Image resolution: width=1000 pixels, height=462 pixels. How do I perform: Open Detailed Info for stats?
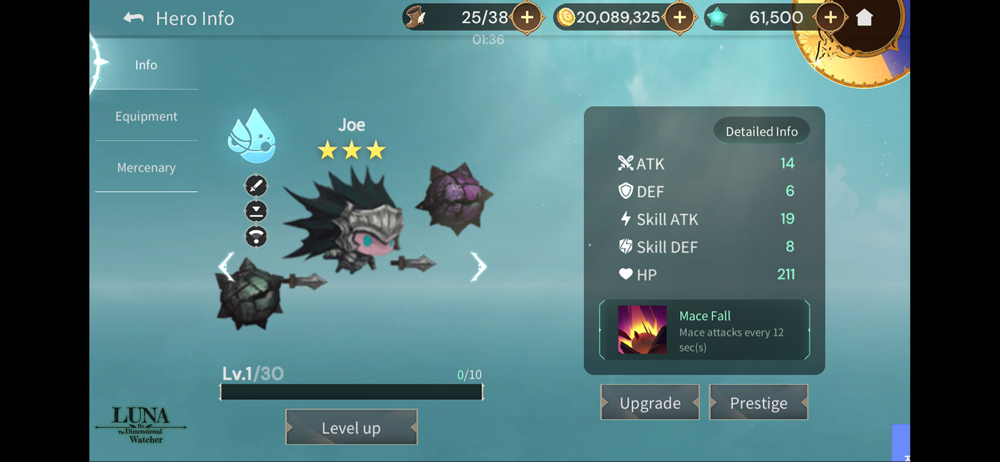click(761, 131)
